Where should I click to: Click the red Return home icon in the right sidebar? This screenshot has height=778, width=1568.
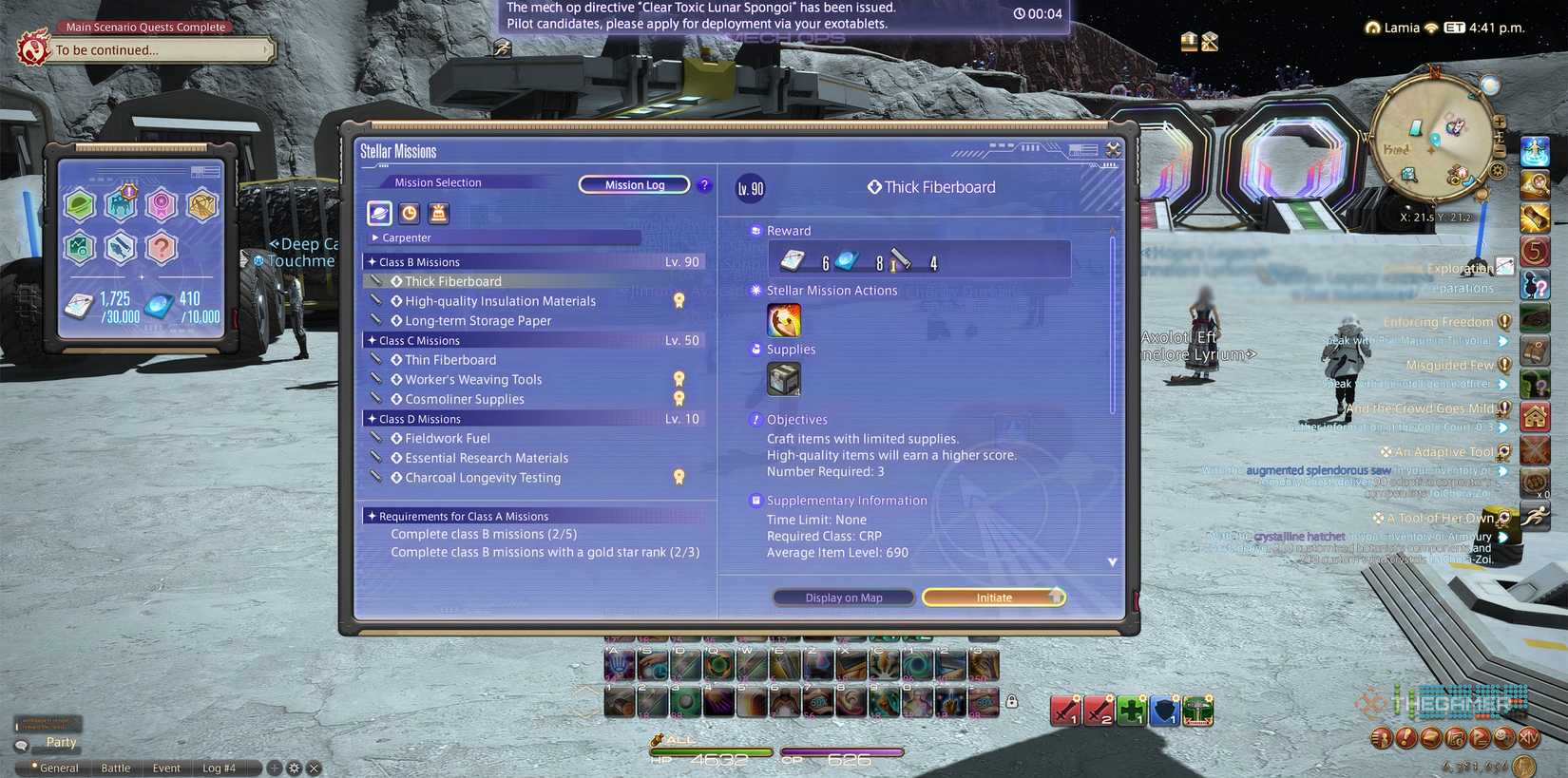[1535, 415]
